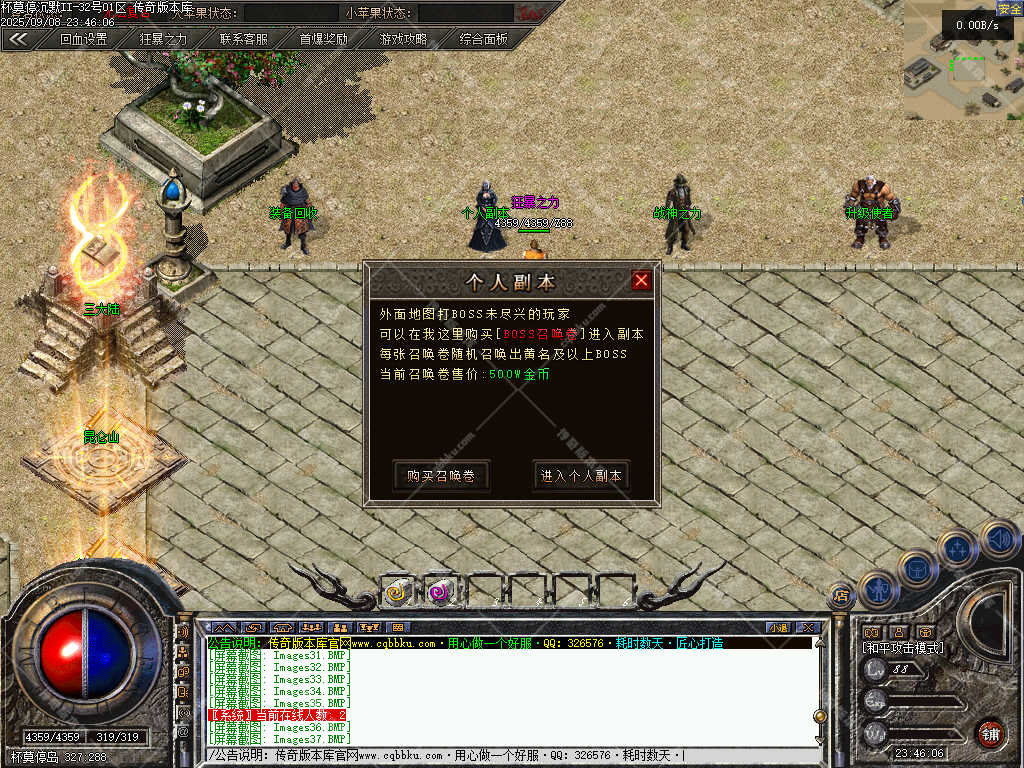Open the red 铺 shop button

pyautogui.click(x=990, y=733)
